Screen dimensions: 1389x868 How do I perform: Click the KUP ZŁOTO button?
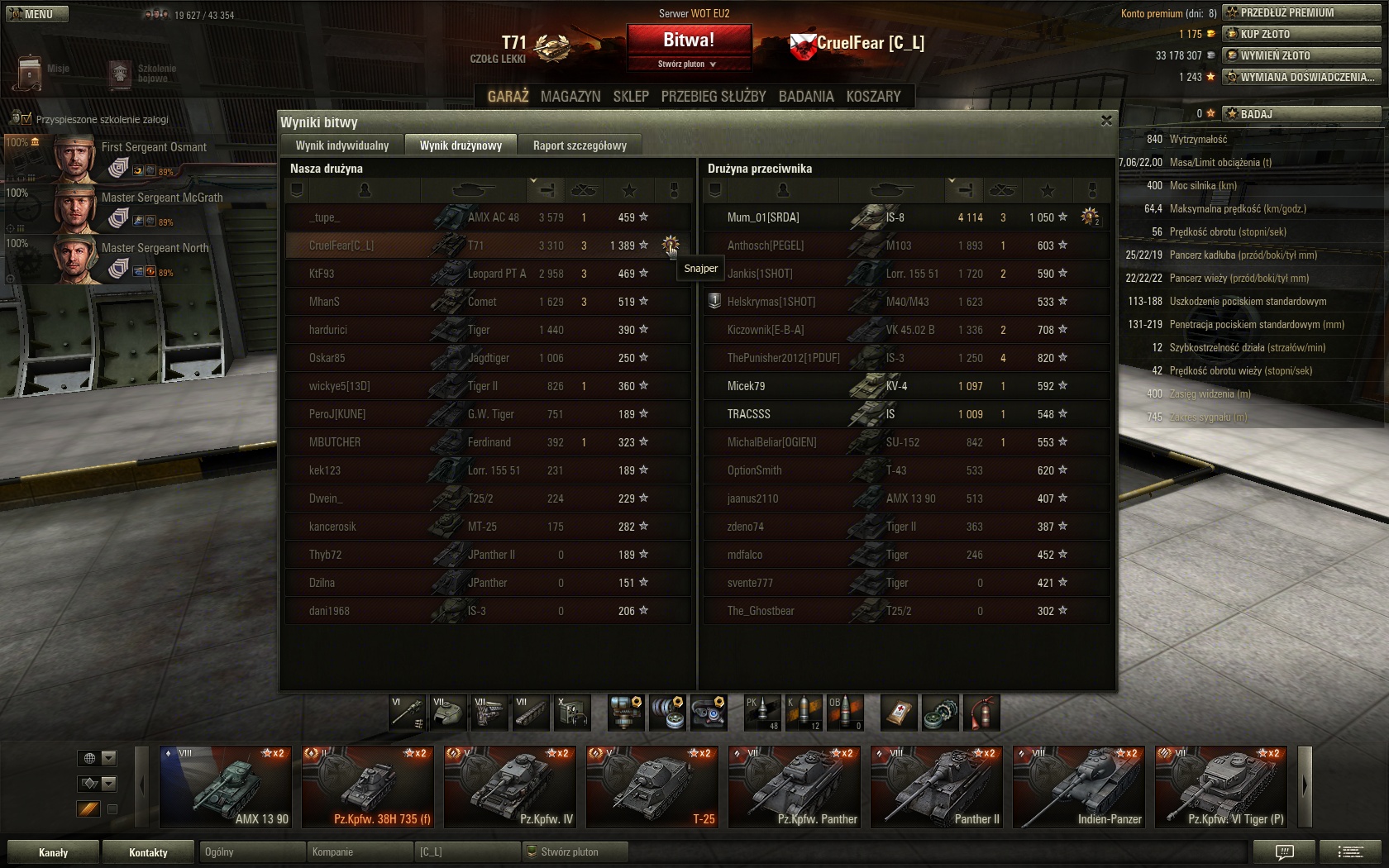pyautogui.click(x=1301, y=34)
